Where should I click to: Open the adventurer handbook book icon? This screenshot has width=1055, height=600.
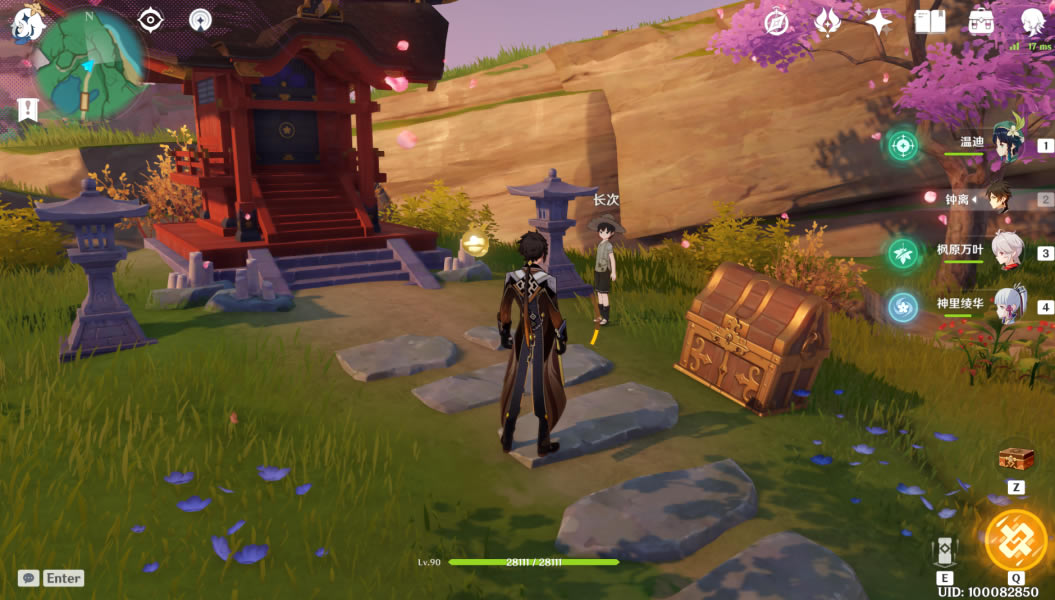[x=930, y=22]
